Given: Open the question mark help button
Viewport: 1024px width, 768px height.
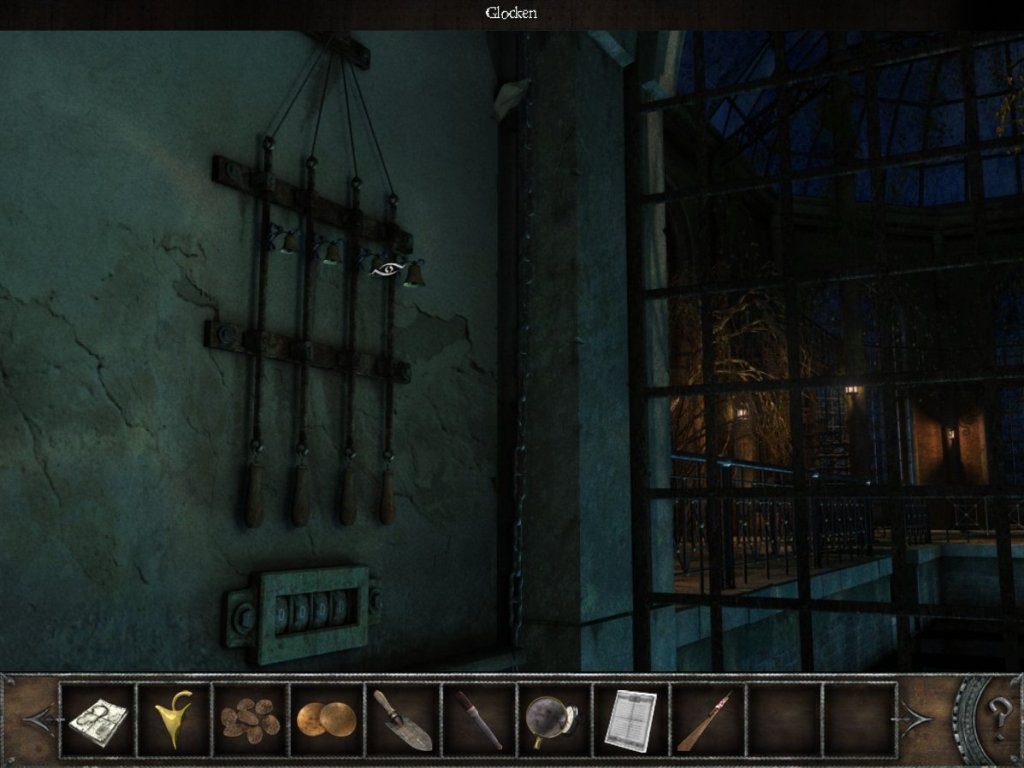Looking at the screenshot, I should click(999, 717).
